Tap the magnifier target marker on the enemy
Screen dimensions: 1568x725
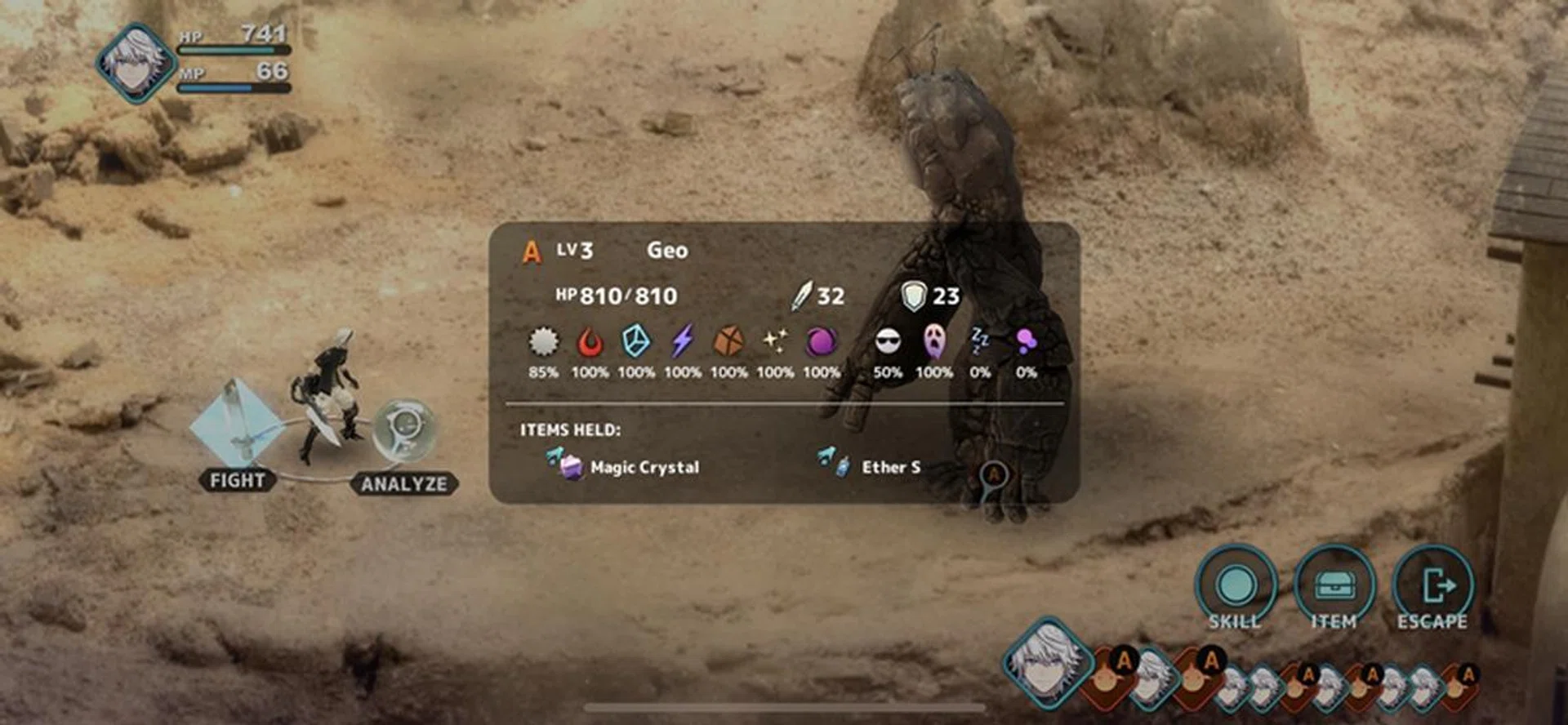pyautogui.click(x=993, y=476)
